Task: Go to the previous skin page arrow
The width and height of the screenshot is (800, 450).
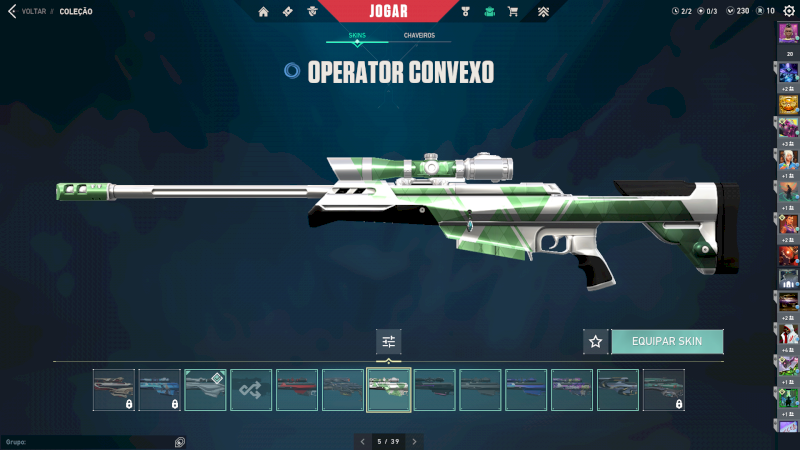Action: click(362, 441)
